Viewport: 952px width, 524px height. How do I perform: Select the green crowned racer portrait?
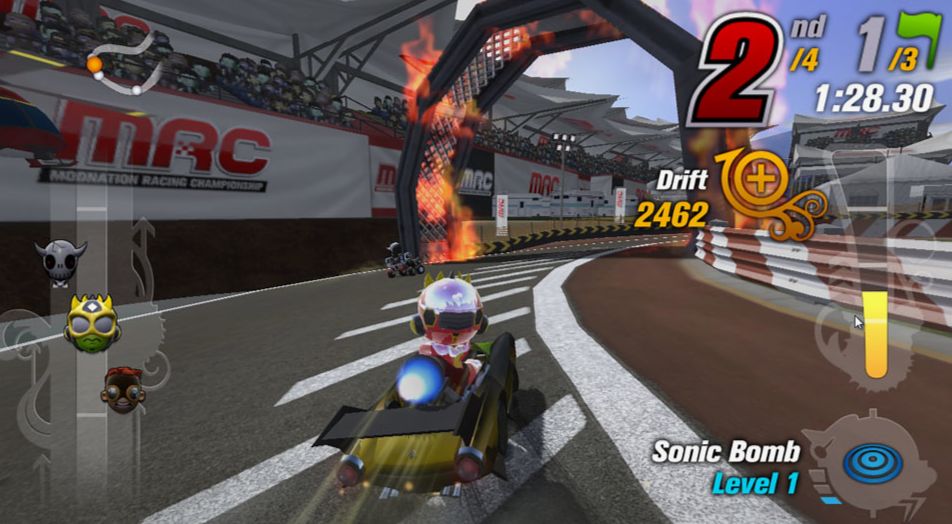(92, 323)
